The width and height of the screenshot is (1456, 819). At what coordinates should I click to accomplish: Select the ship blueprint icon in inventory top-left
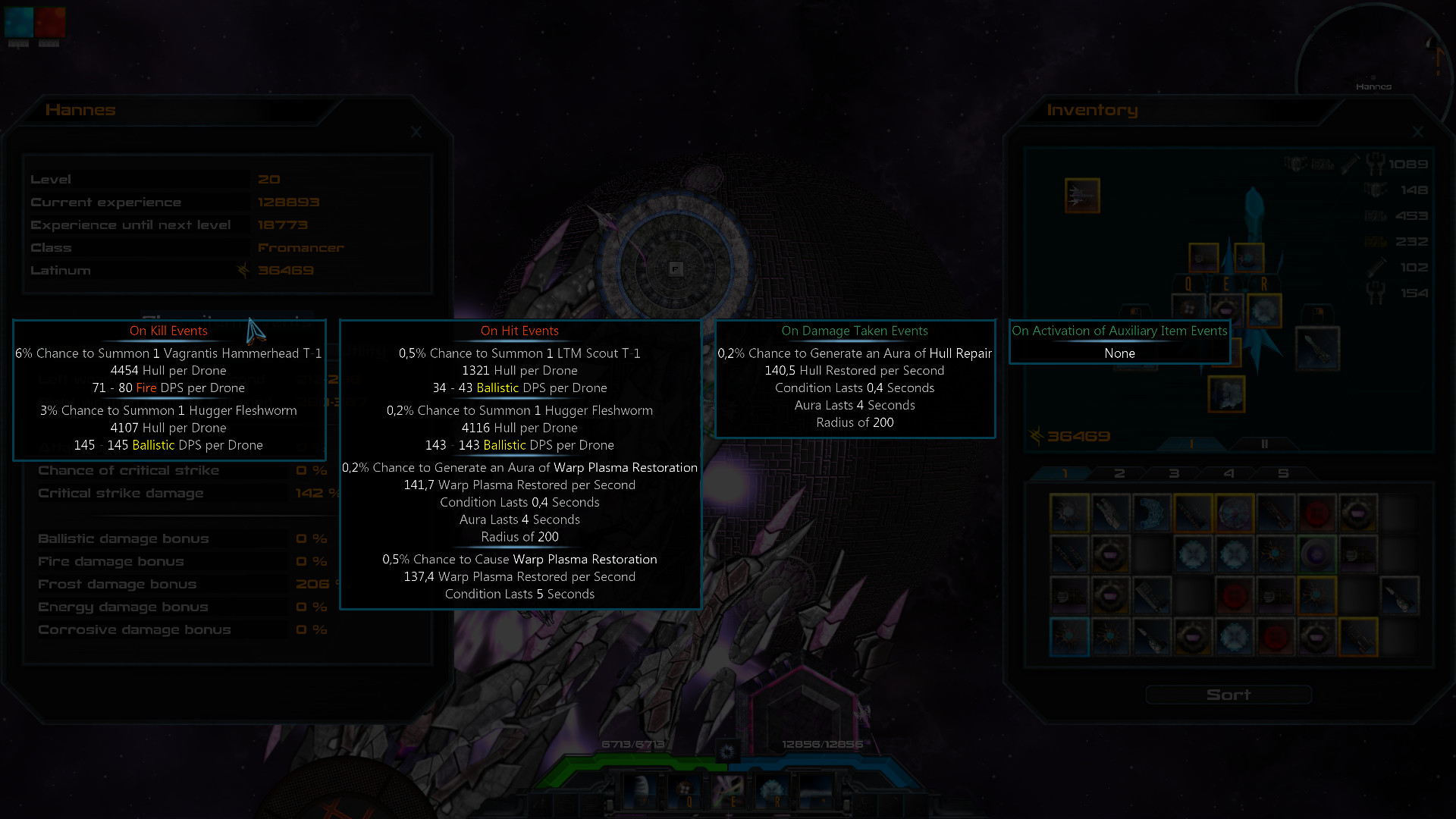1081,196
